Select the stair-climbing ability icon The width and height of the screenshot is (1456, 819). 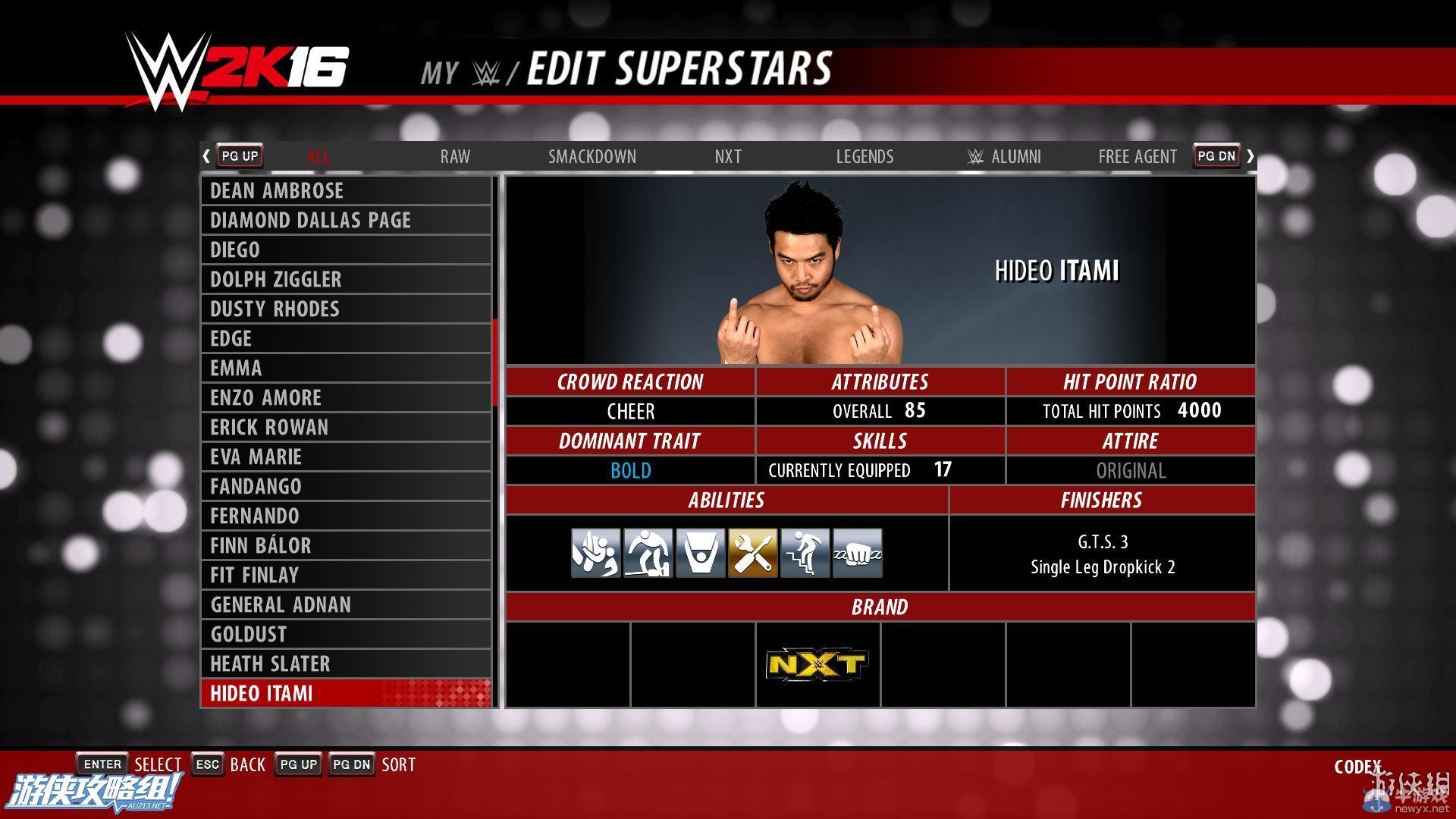(804, 552)
